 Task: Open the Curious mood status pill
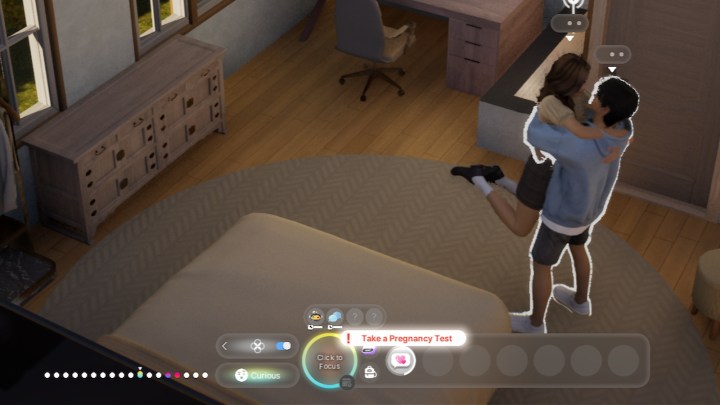click(258, 375)
